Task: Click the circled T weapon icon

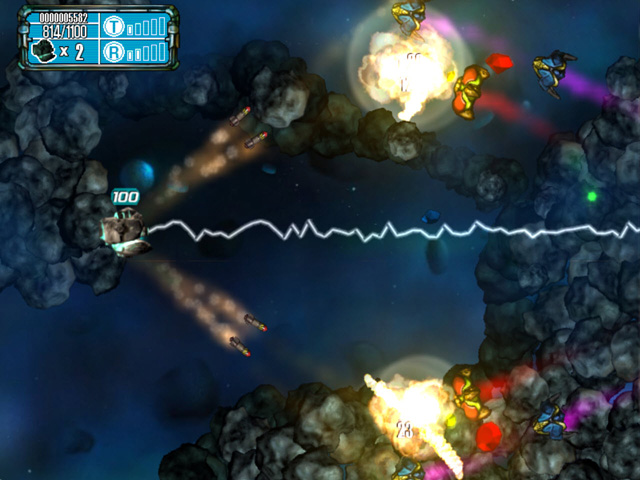Action: pyautogui.click(x=112, y=27)
